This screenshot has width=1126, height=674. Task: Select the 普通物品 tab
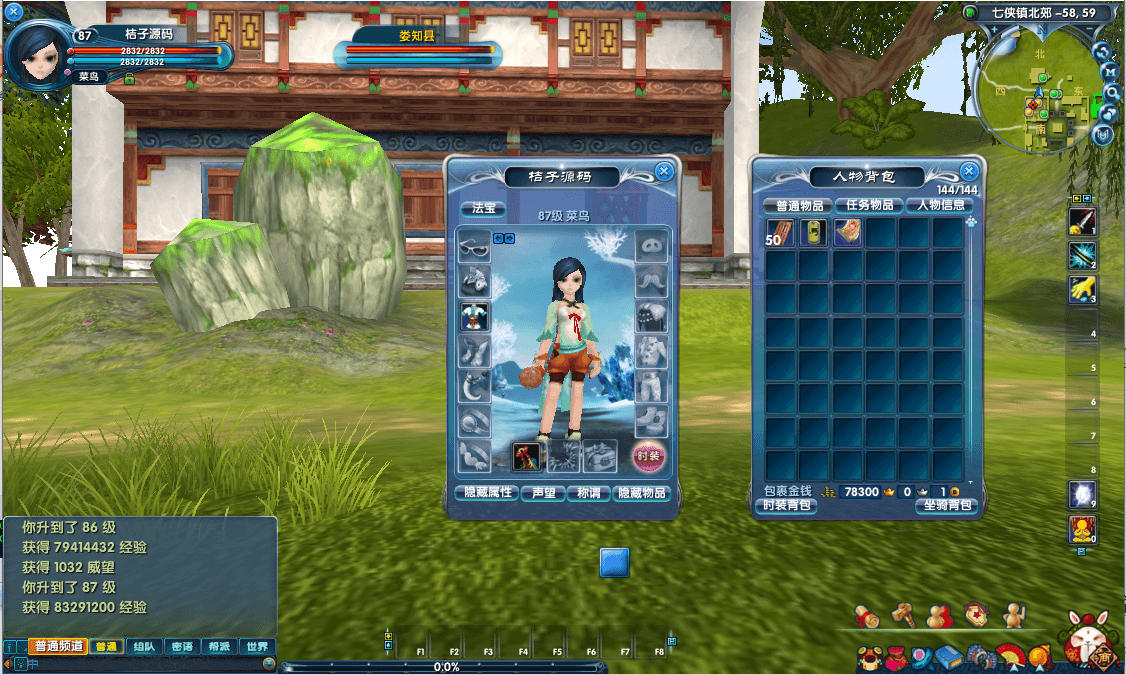point(798,205)
